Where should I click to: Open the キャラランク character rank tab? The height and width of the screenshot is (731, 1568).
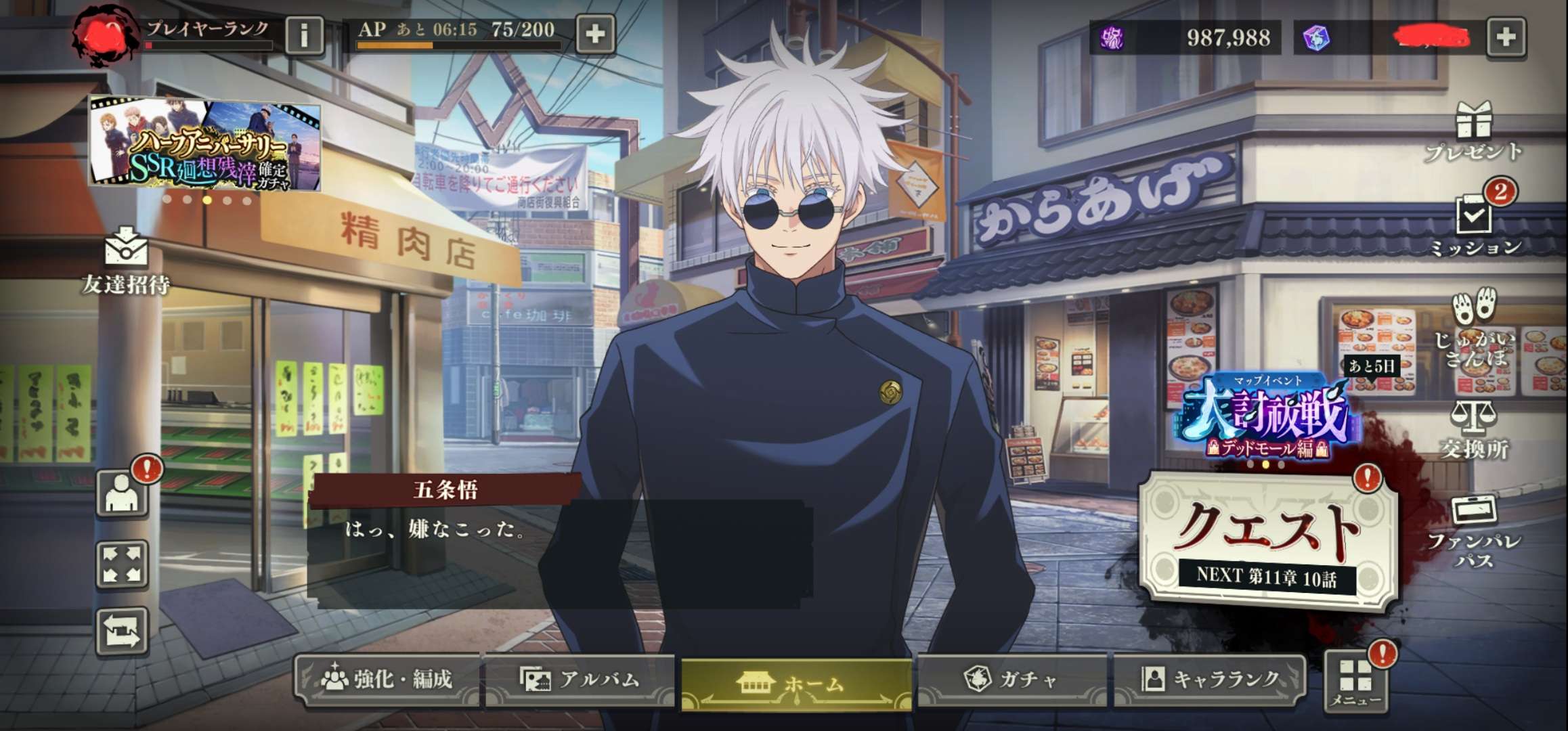(x=1211, y=679)
